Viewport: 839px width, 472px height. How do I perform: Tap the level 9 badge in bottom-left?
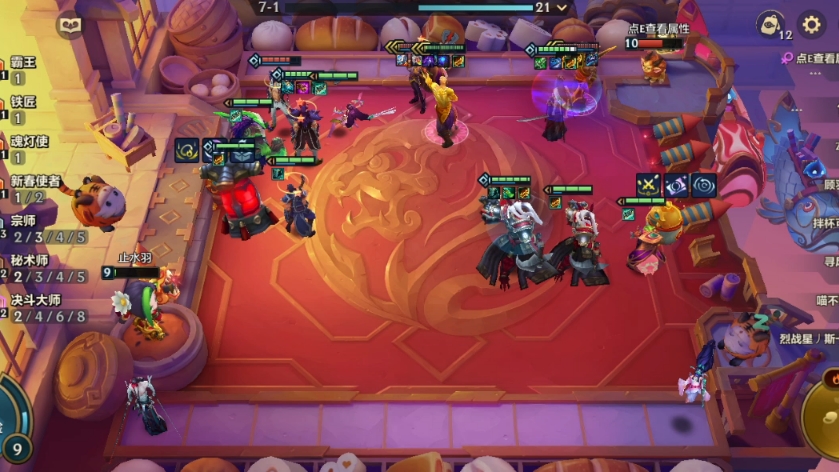click(18, 448)
